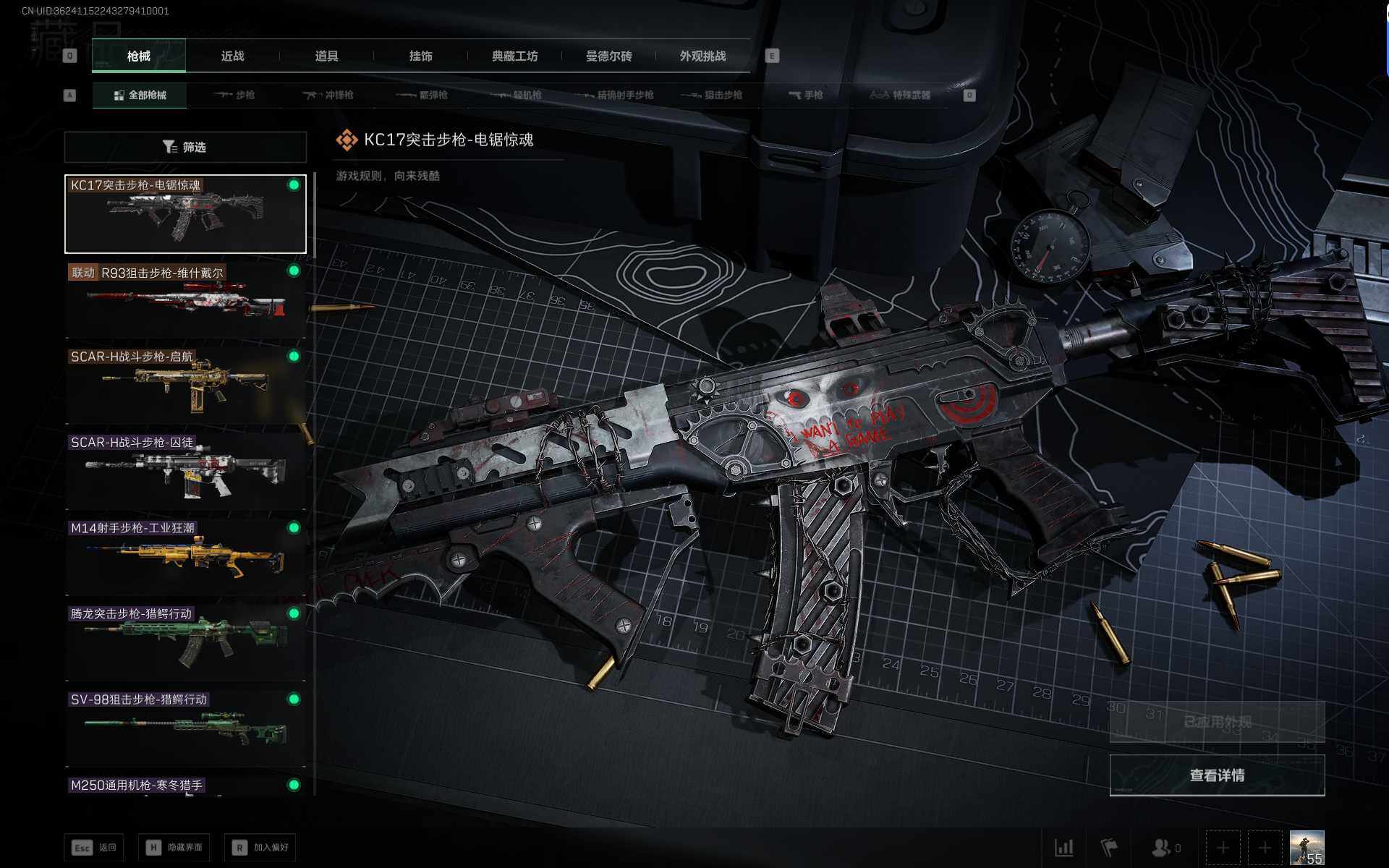Open the player avatar profile
This screenshot has width=1389, height=868.
click(1307, 848)
